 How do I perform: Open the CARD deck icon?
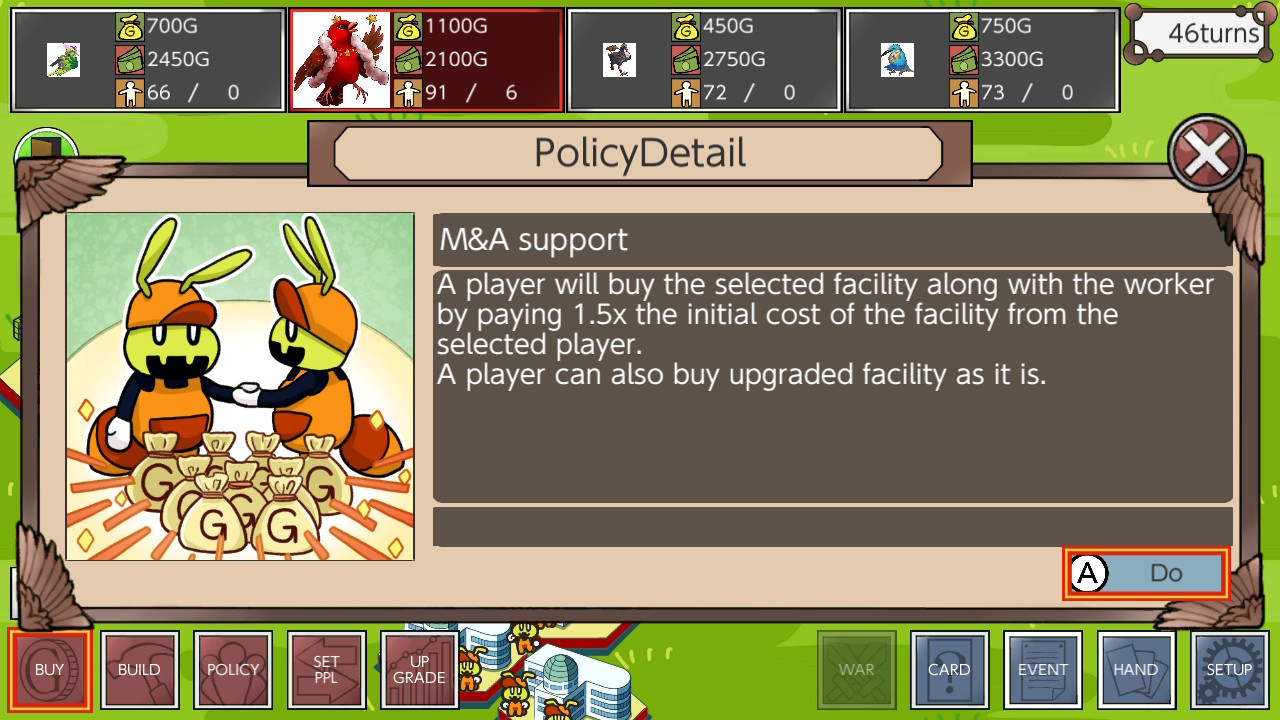pos(949,669)
